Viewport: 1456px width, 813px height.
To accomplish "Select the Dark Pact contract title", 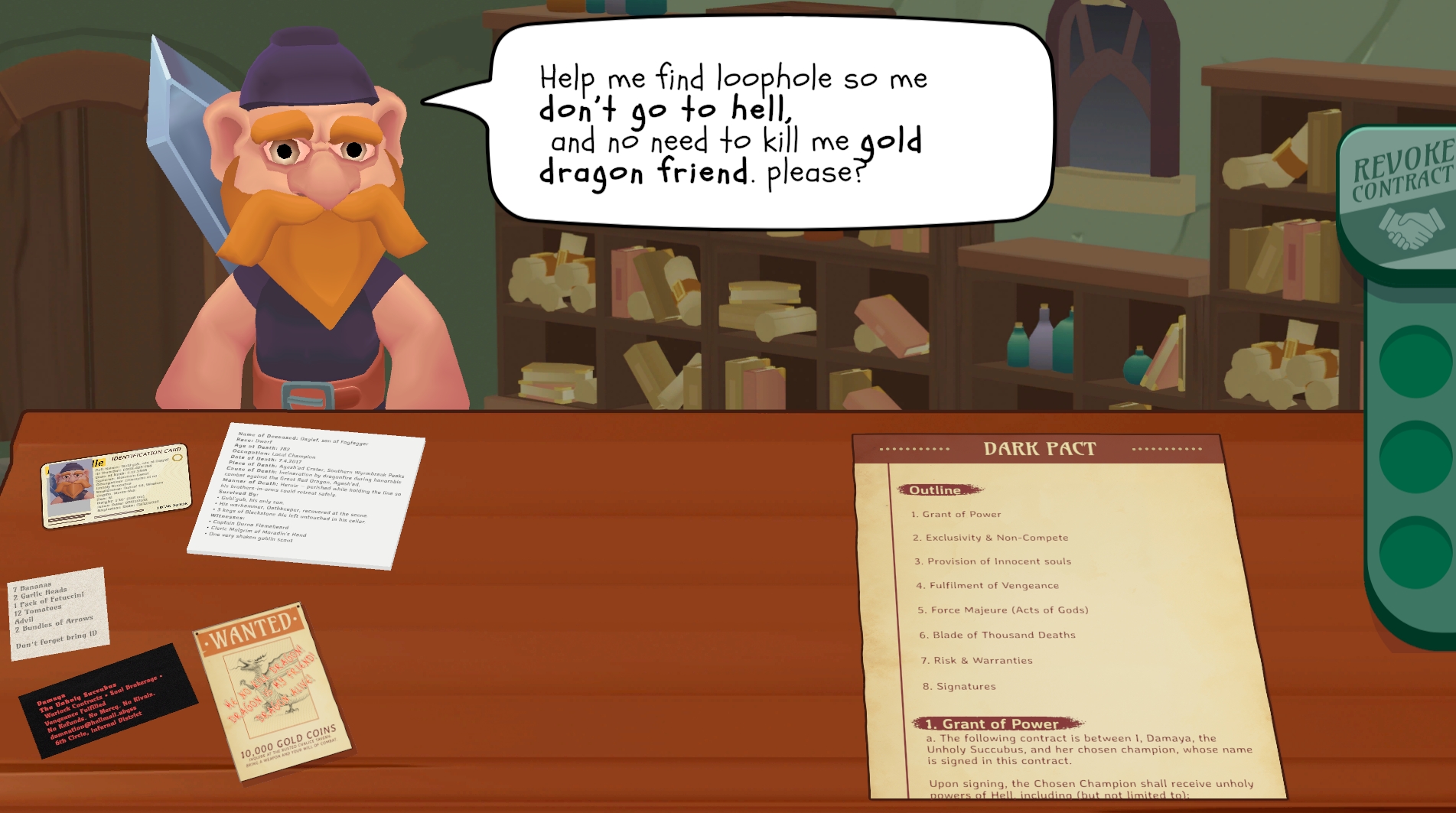I will 1040,449.
